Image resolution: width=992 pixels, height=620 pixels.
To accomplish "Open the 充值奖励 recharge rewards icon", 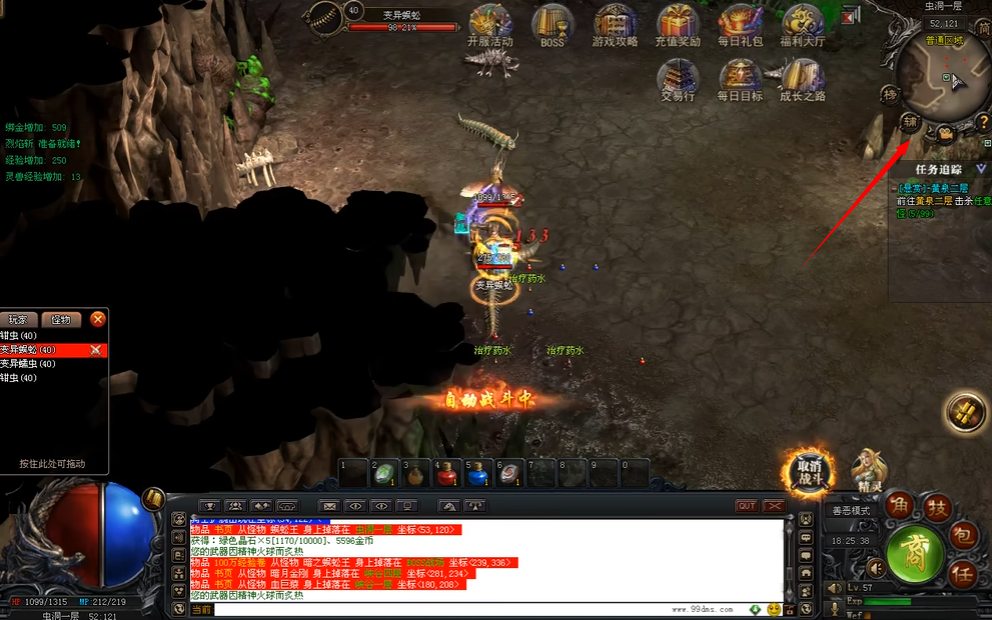I will 677,24.
